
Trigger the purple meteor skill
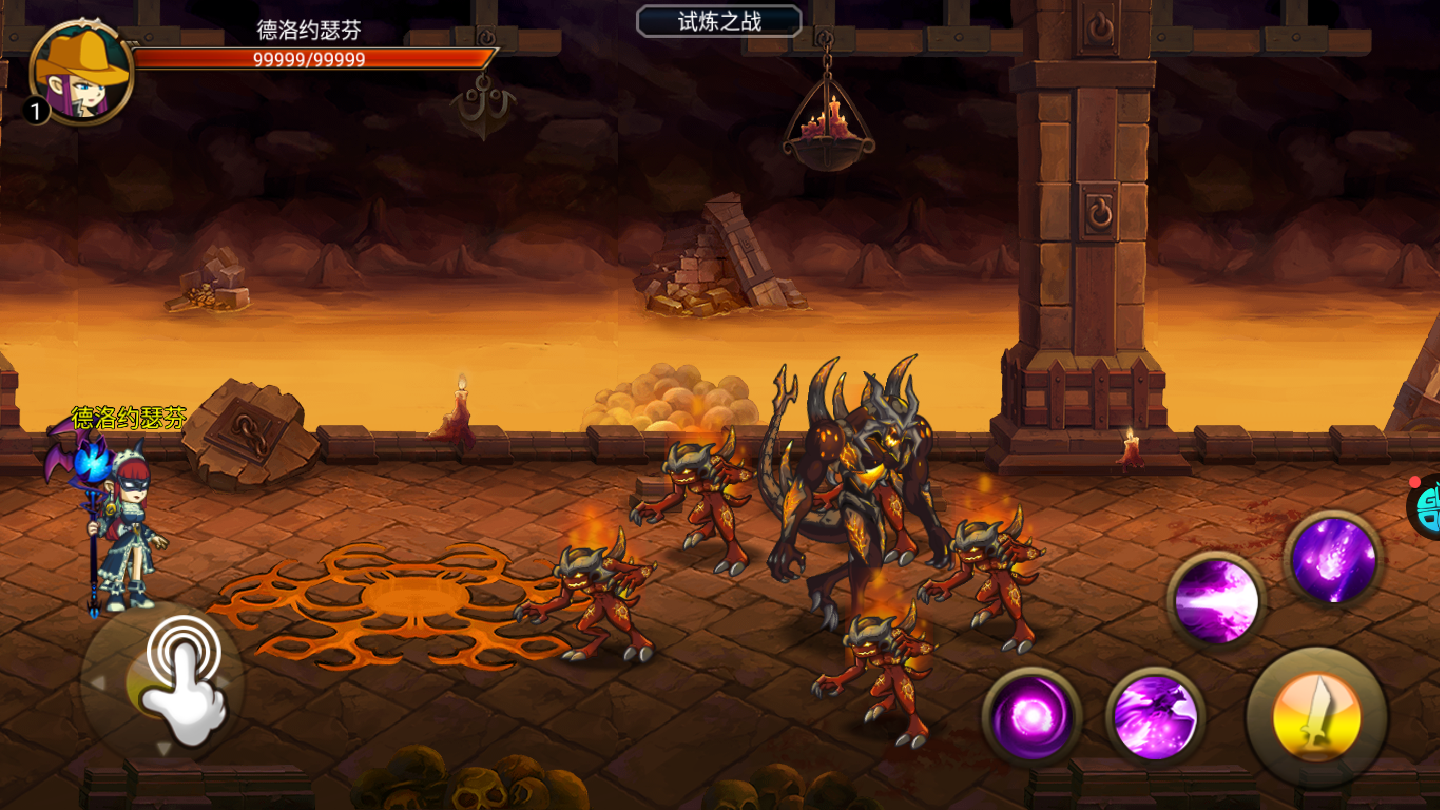point(1333,559)
